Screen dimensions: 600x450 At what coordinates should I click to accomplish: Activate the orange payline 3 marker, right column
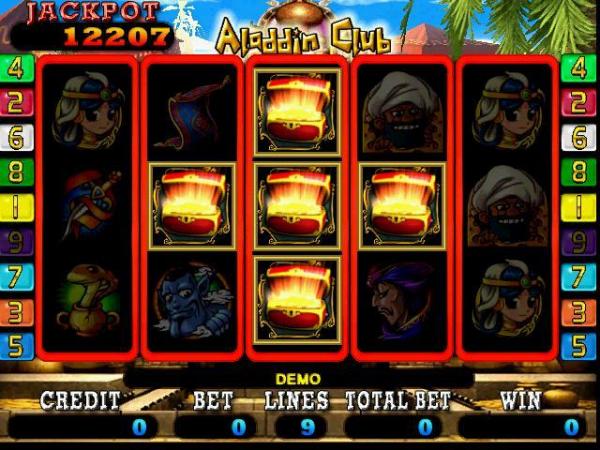[x=576, y=311]
